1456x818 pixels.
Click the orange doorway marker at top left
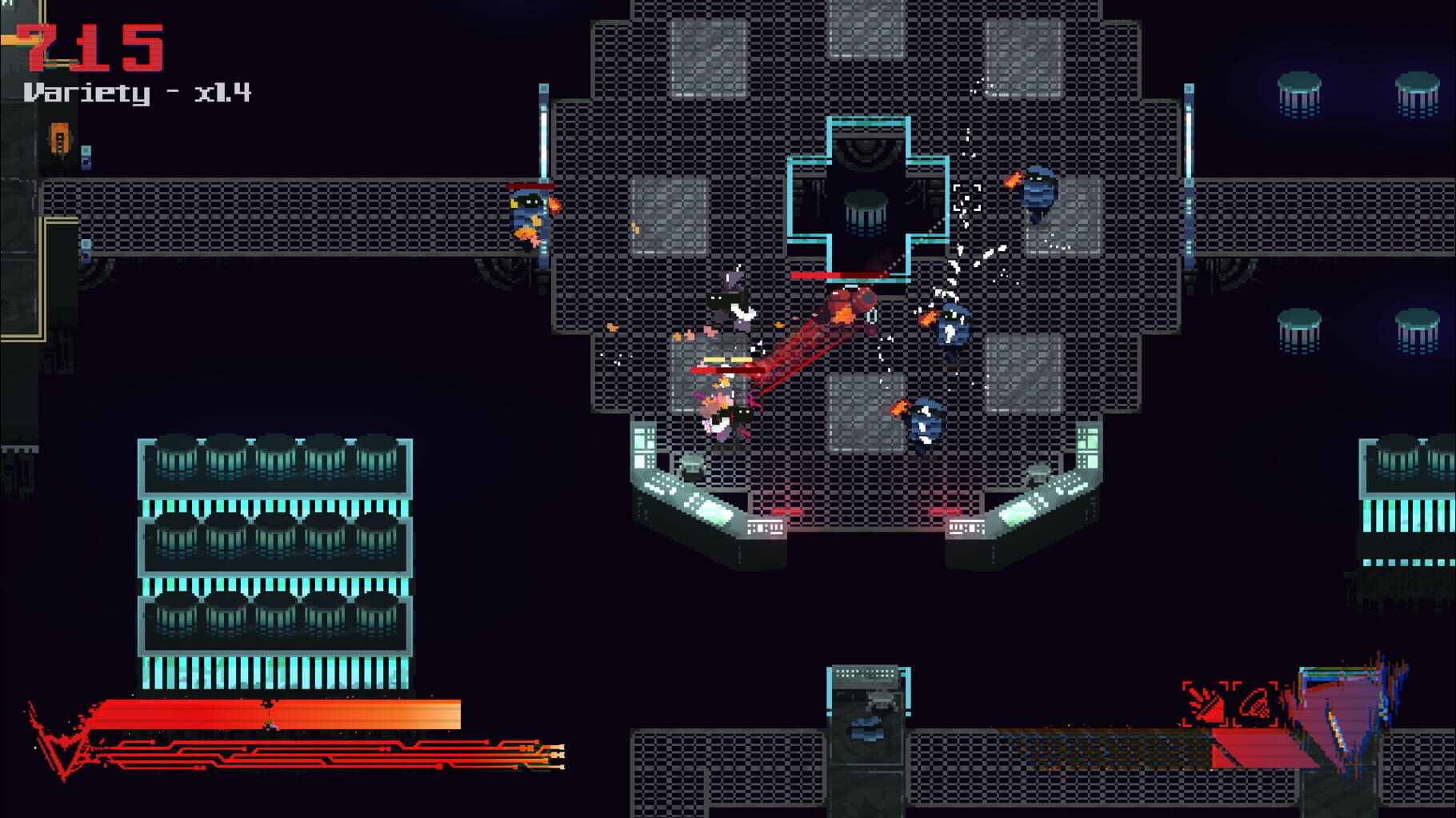click(60, 138)
